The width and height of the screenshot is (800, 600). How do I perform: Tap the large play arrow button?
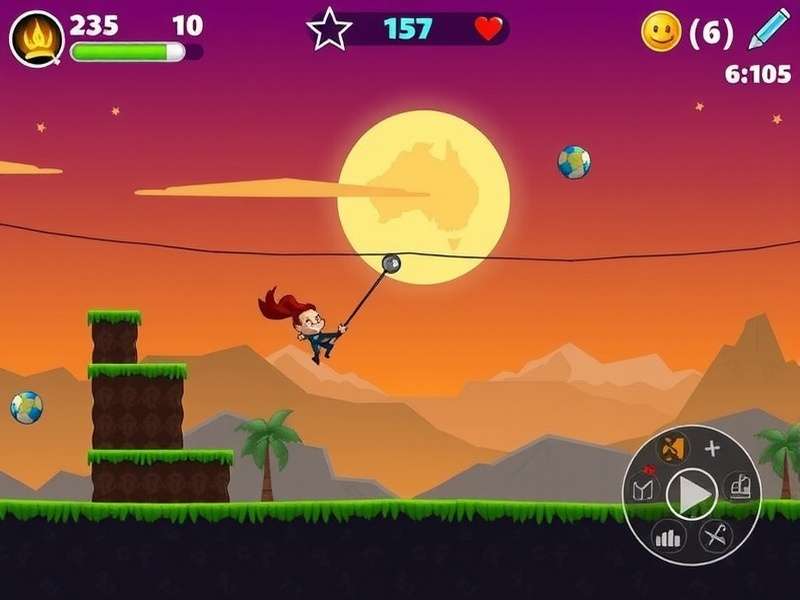click(x=692, y=492)
